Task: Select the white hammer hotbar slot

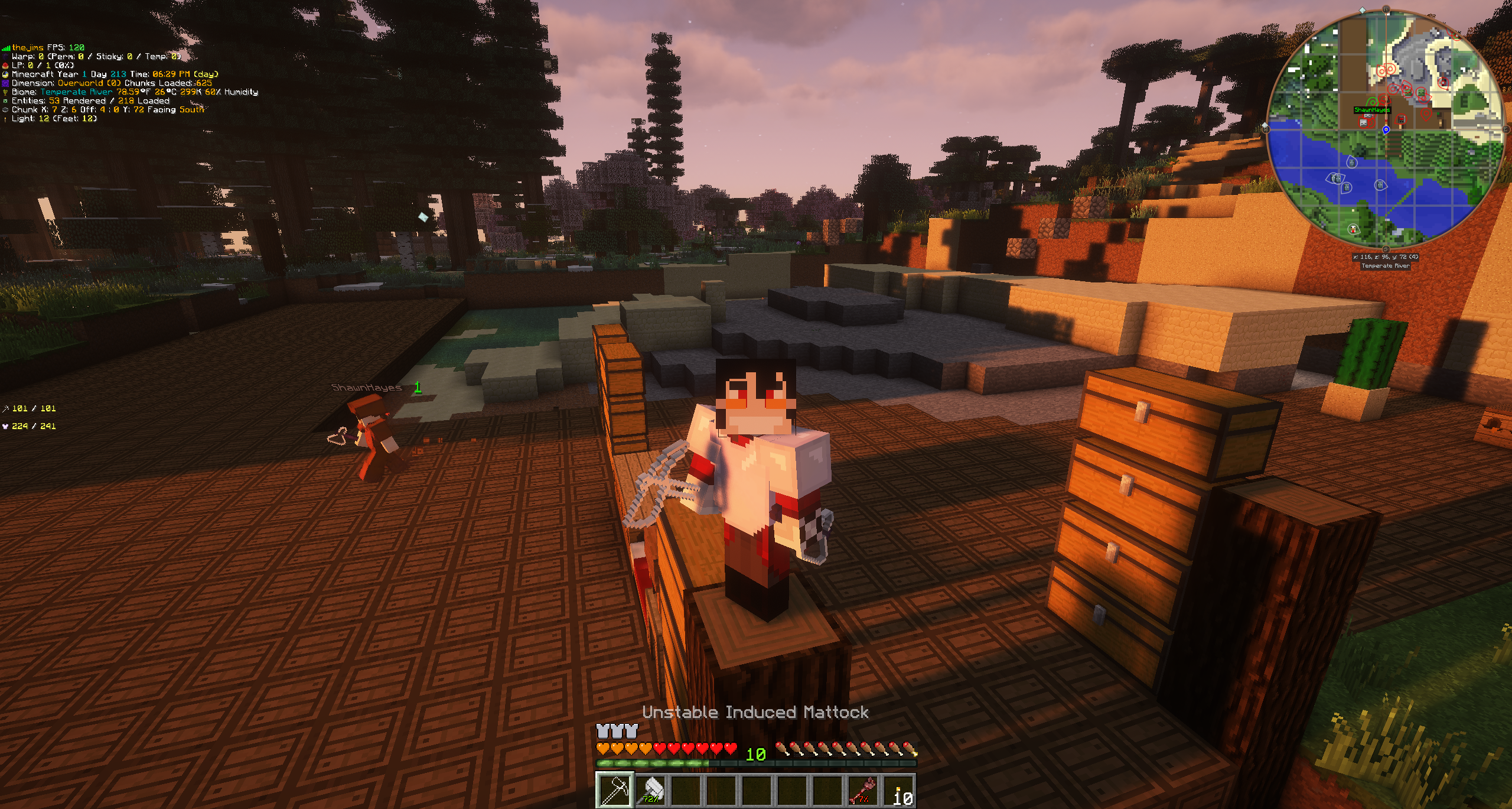Action: (x=650, y=789)
